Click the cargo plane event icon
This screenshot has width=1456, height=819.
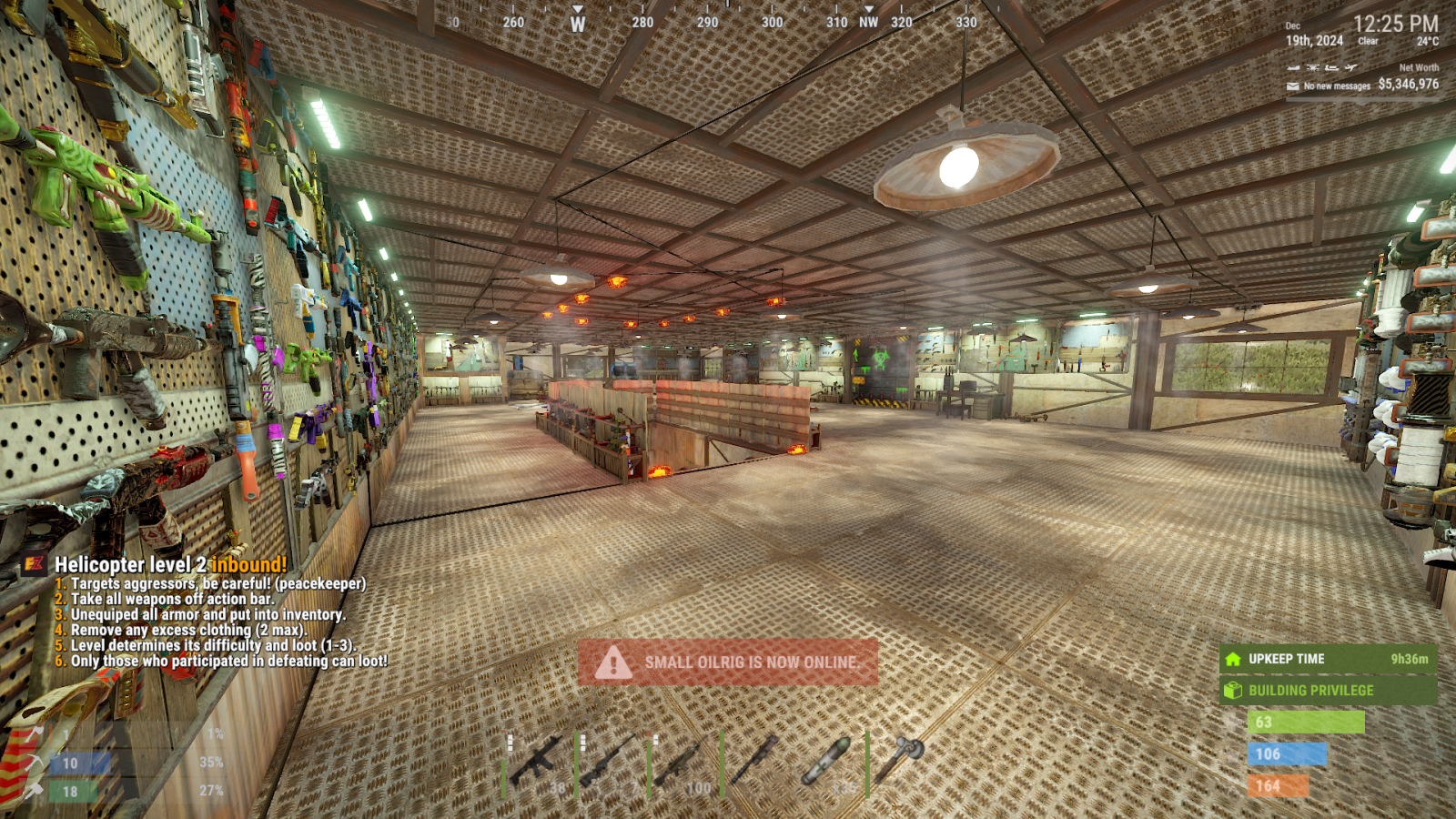1351,67
